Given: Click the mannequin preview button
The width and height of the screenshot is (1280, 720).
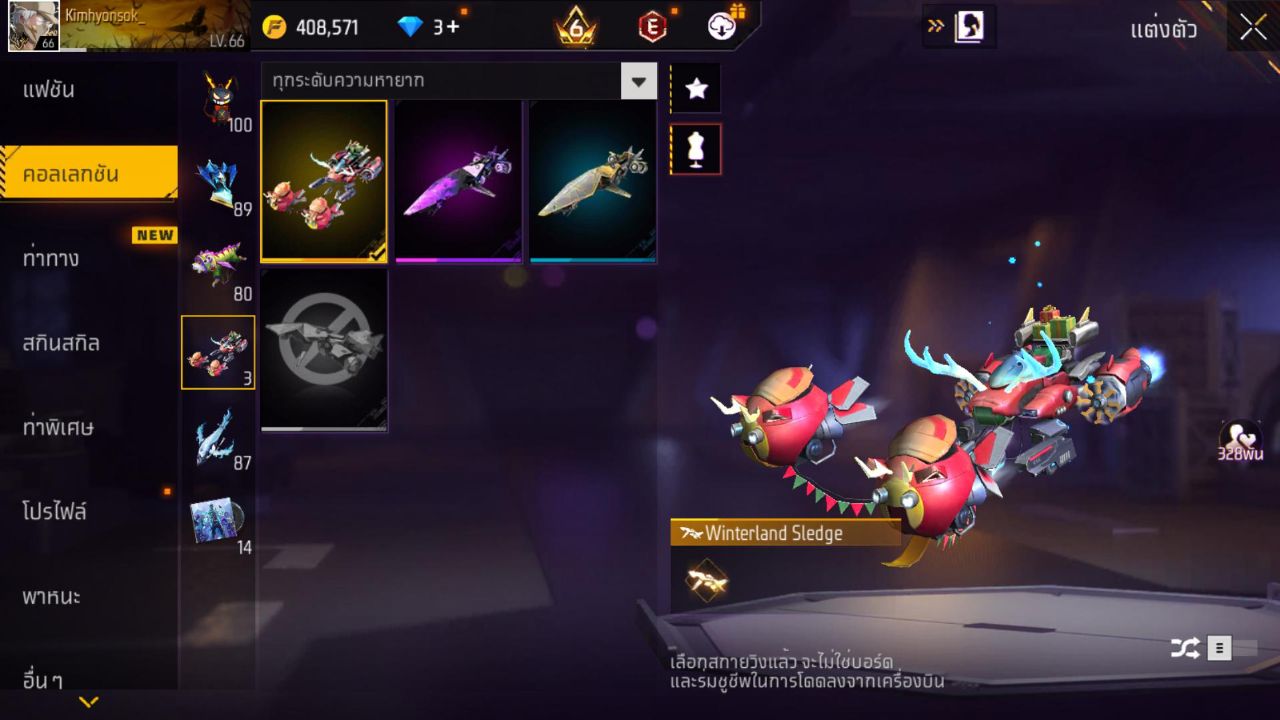Looking at the screenshot, I should coord(696,149).
